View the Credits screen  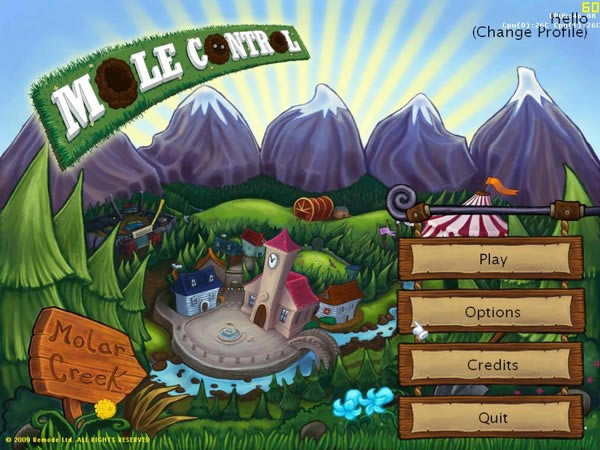point(491,365)
